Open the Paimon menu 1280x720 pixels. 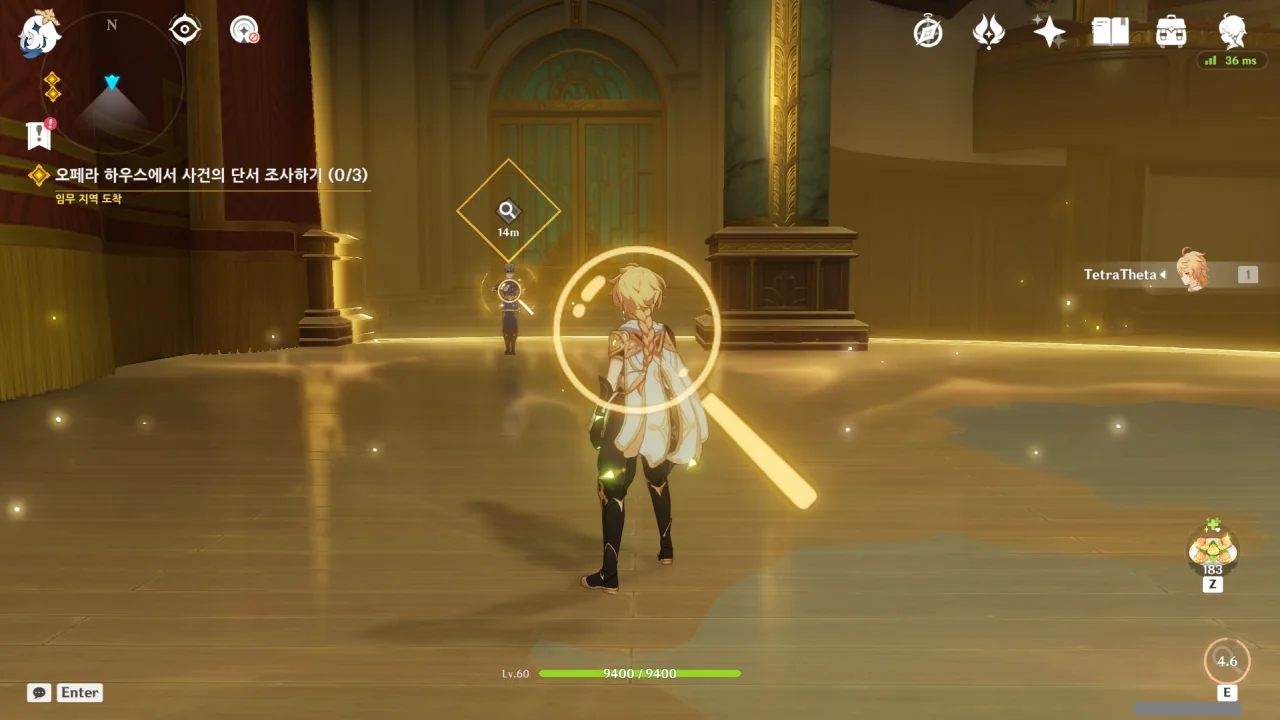[x=40, y=33]
